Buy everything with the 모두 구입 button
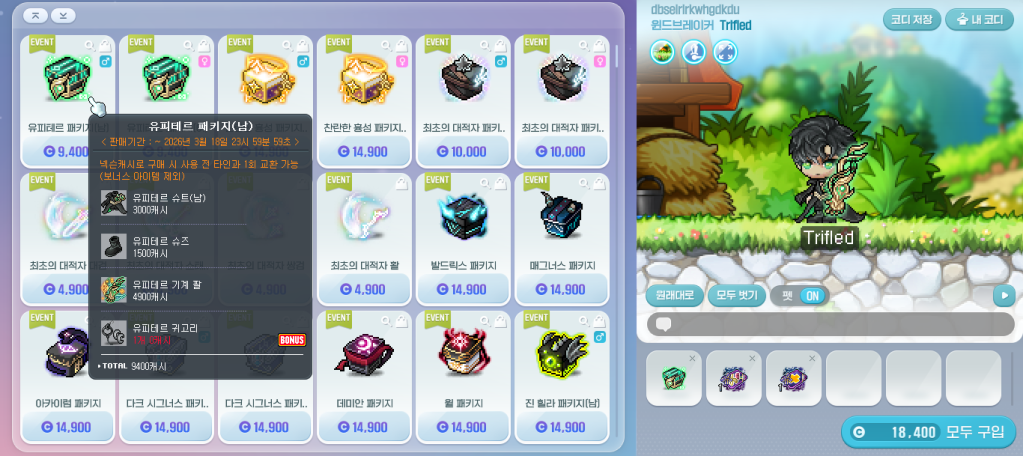 pos(927,432)
